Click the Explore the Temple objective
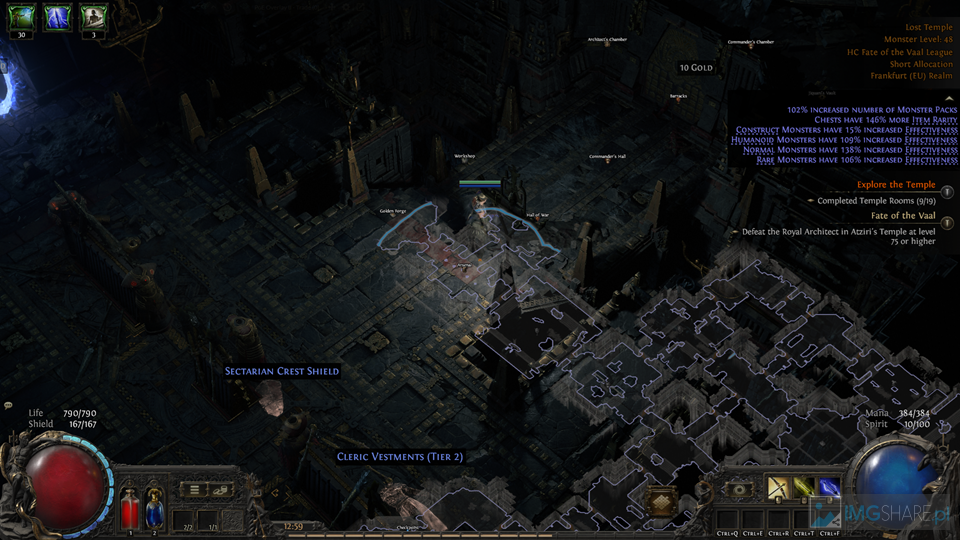This screenshot has height=540, width=960. pyautogui.click(x=896, y=185)
